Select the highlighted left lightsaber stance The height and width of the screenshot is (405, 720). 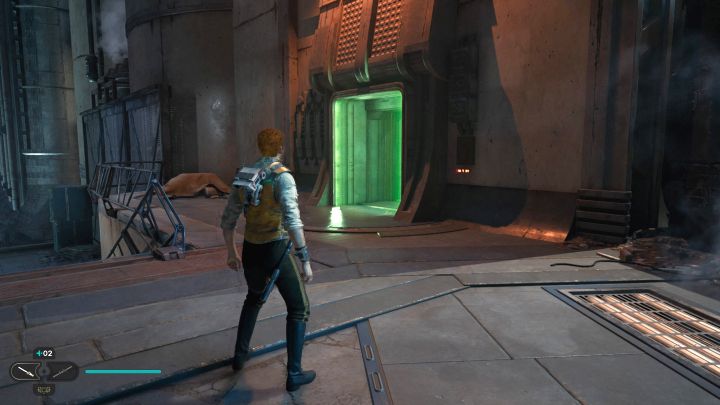pos(25,372)
